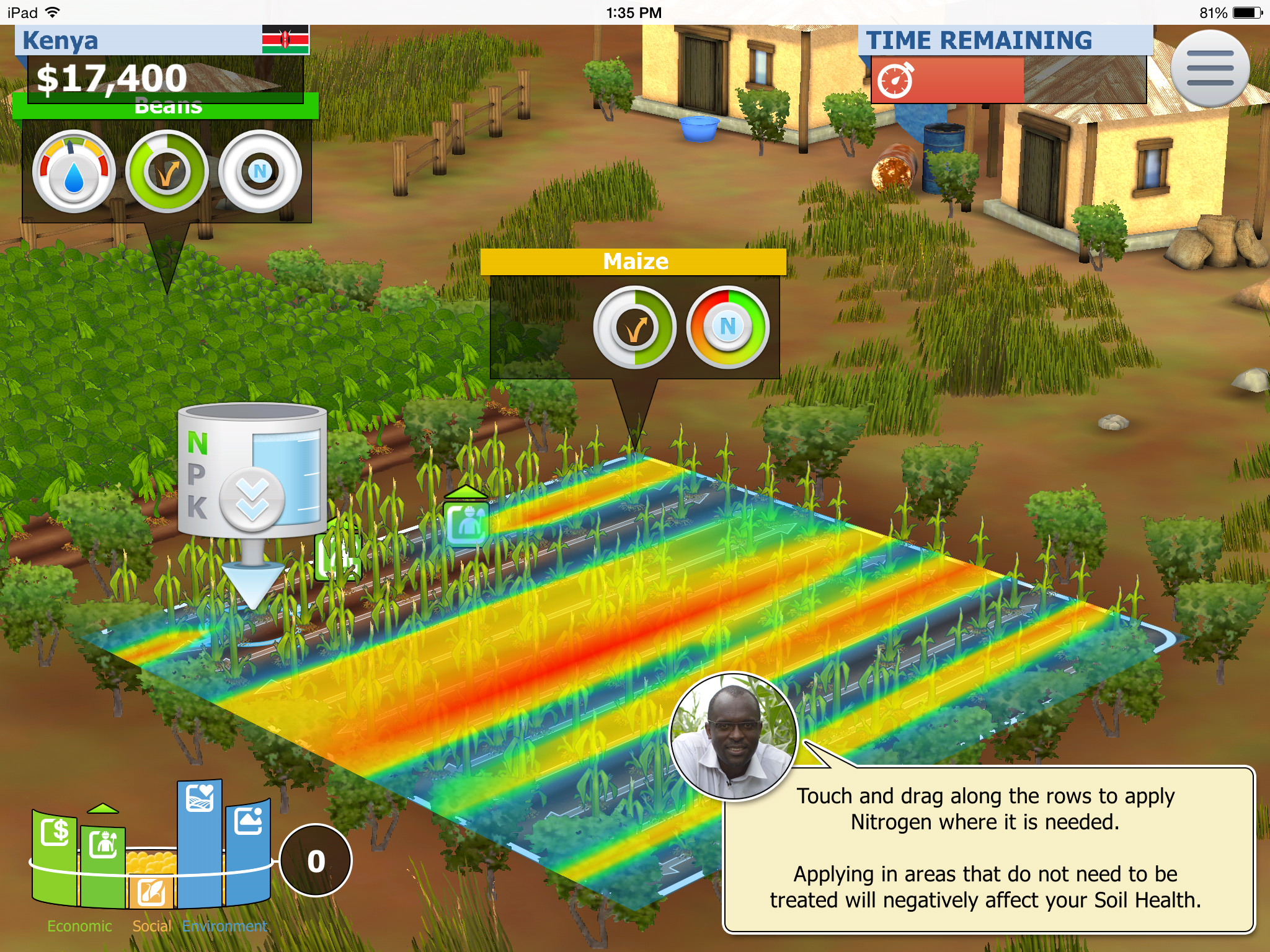Tap the Maize nitrogen gauge
1270x952 pixels.
pyautogui.click(x=727, y=327)
